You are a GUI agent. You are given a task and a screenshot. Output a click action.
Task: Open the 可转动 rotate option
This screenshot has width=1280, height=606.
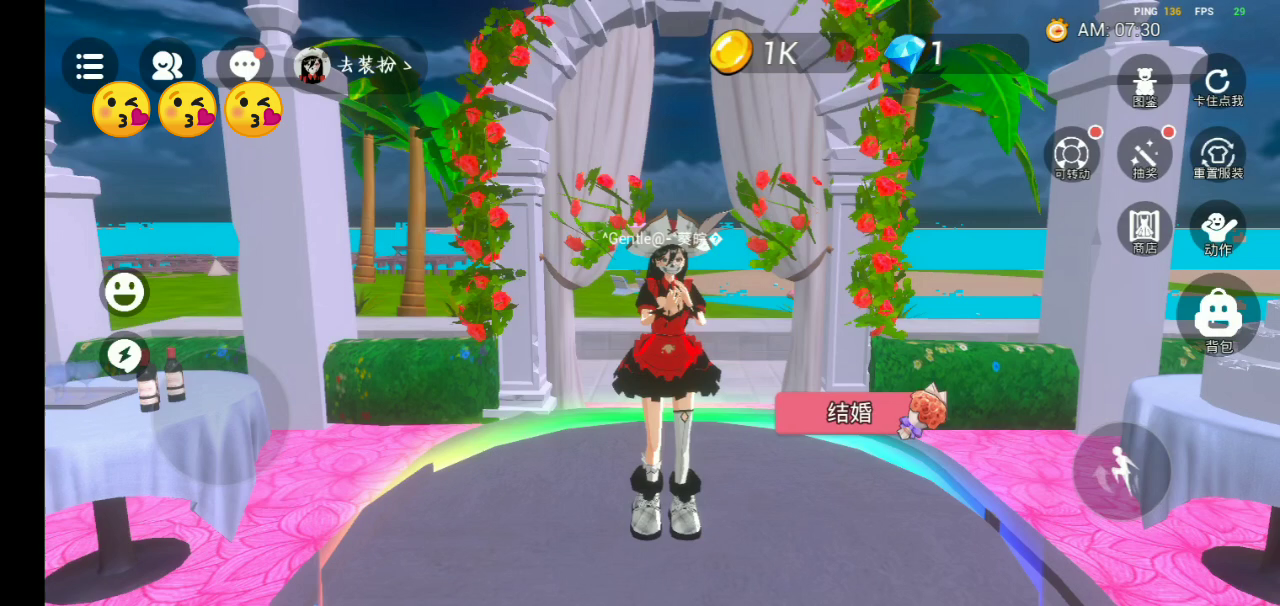click(x=1072, y=156)
